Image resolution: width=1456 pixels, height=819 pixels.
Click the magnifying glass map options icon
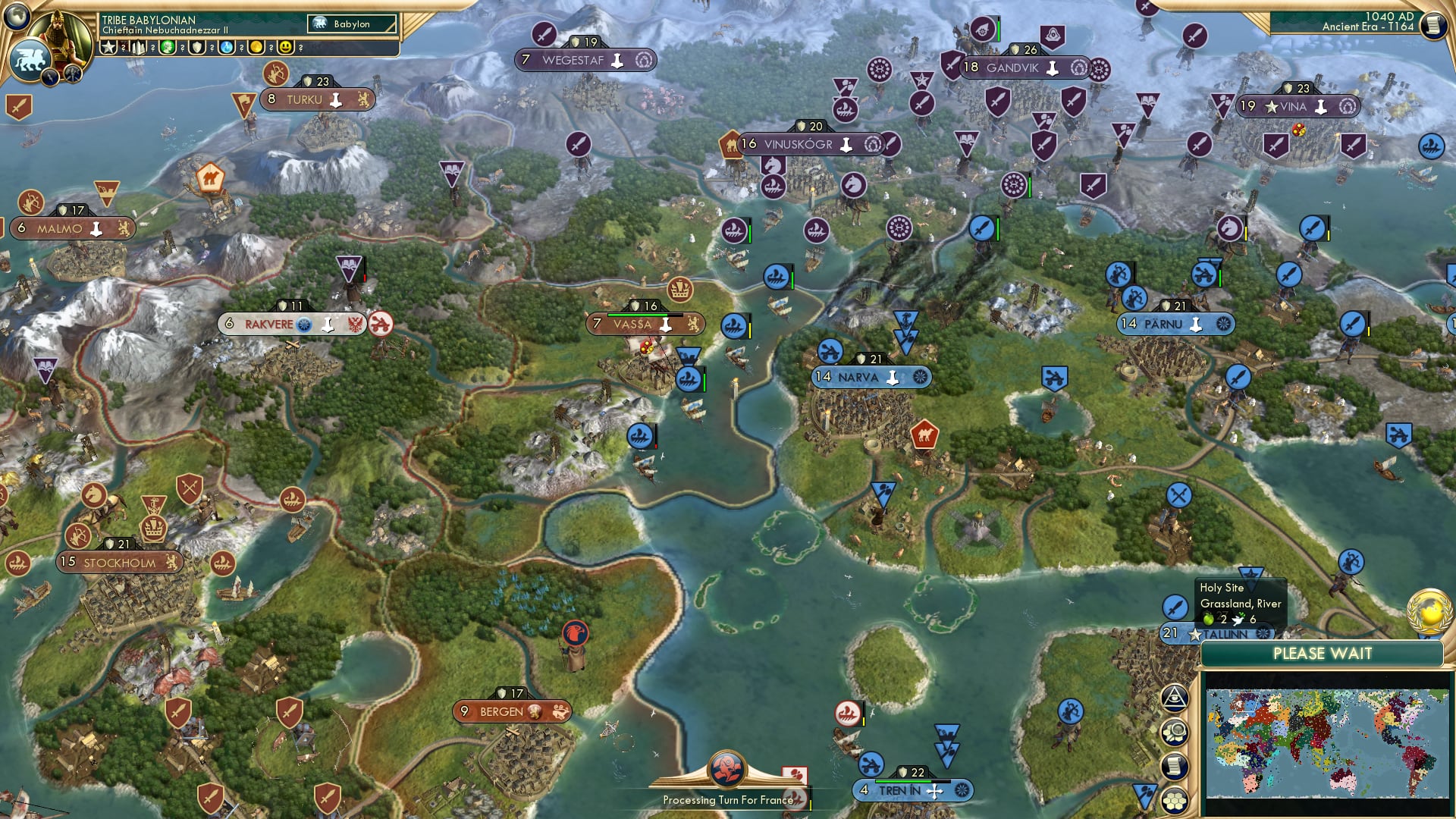pos(1175,731)
